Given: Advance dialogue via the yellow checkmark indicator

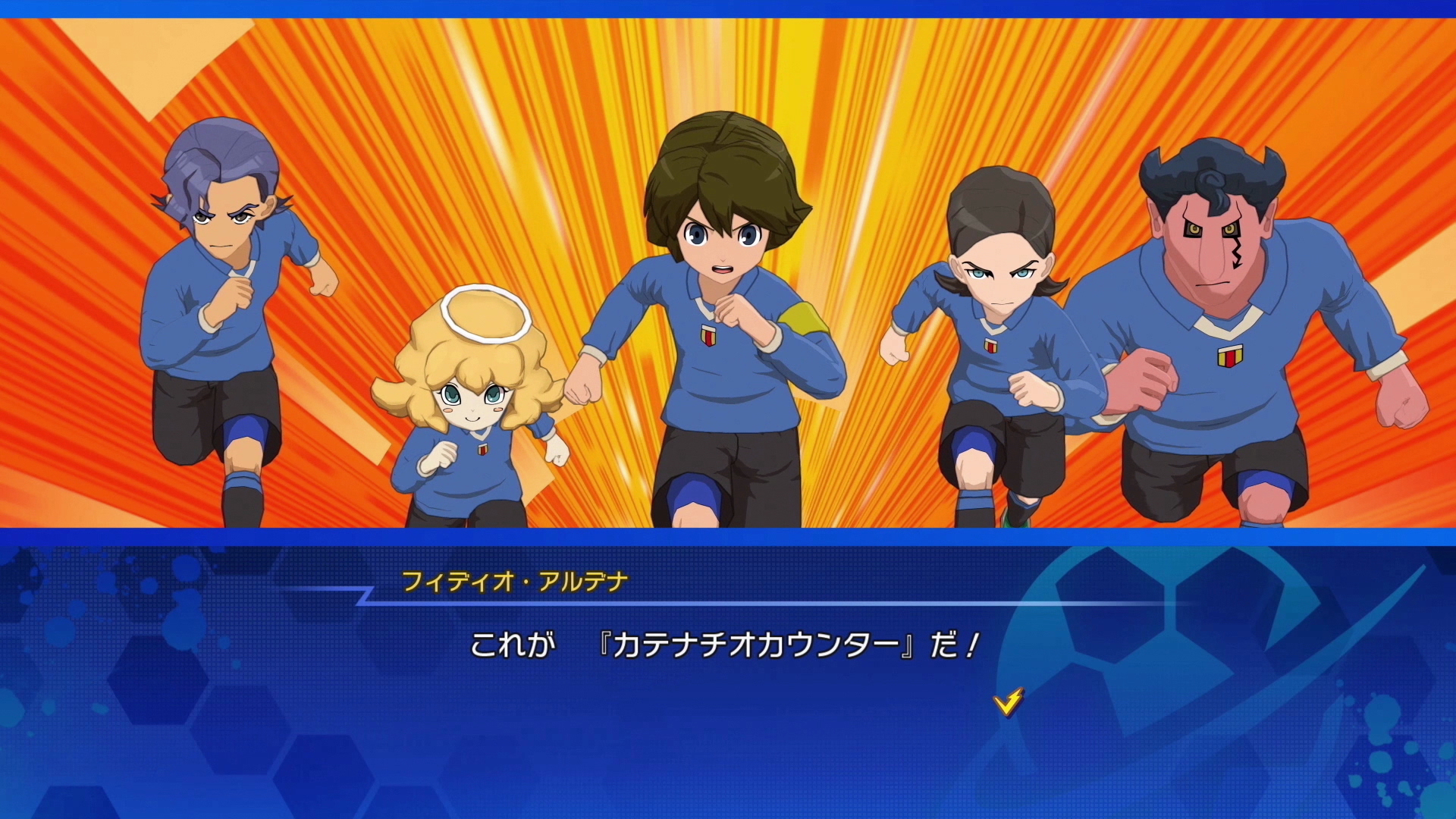Looking at the screenshot, I should pos(1008,702).
